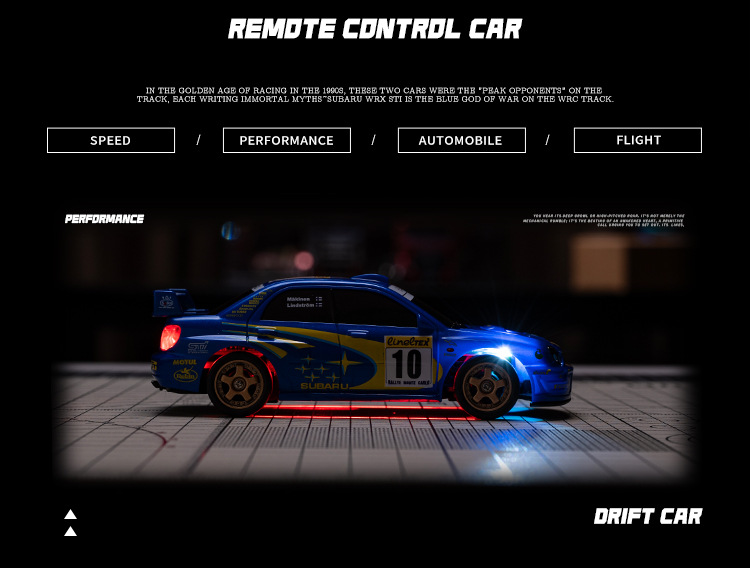Open the AUTOMOBILE category
This screenshot has height=568, width=750.
[461, 140]
